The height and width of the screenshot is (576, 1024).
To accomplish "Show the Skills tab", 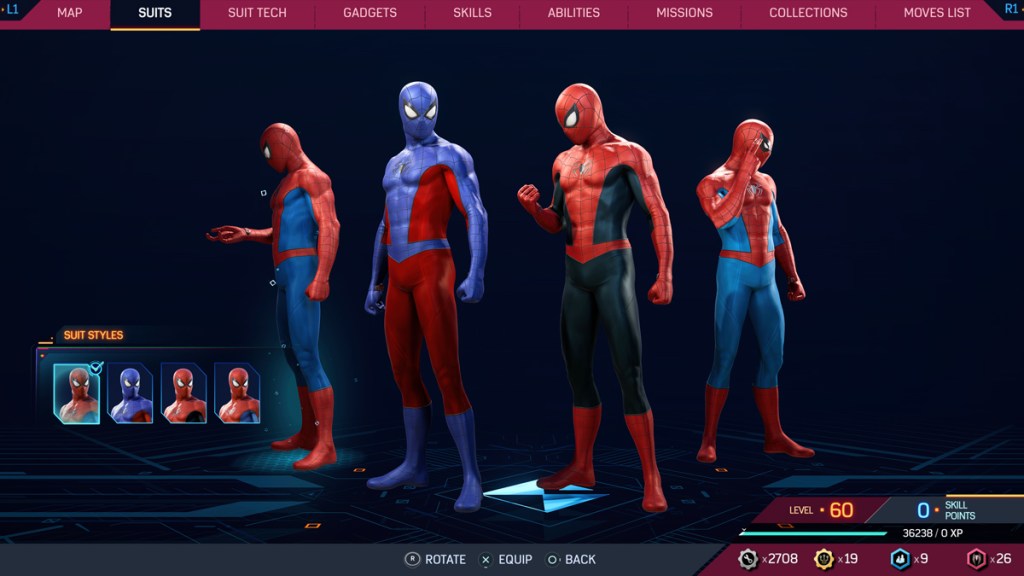I will 472,13.
